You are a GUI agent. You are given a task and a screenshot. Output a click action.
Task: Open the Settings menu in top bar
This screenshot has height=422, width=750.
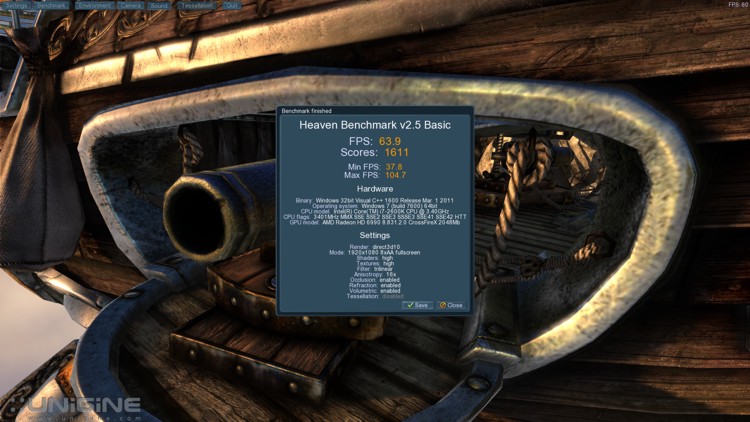15,5
